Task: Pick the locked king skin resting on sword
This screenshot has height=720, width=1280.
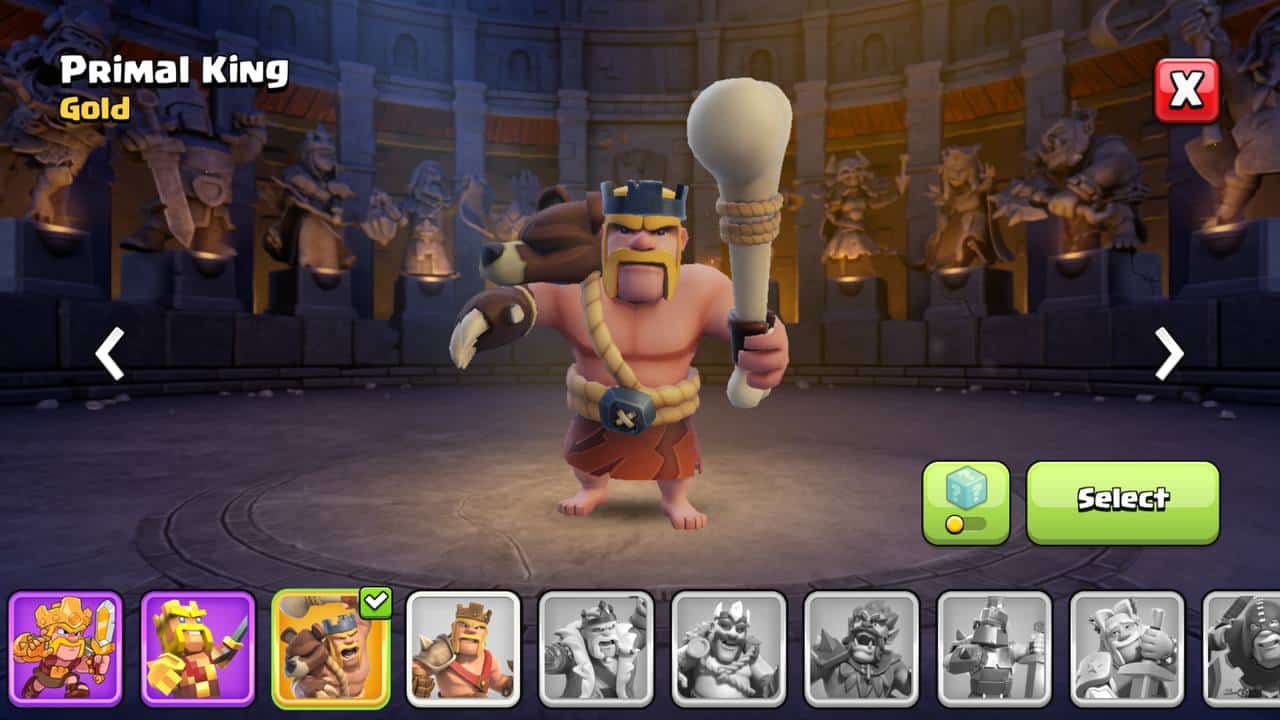Action: pos(1127,648)
